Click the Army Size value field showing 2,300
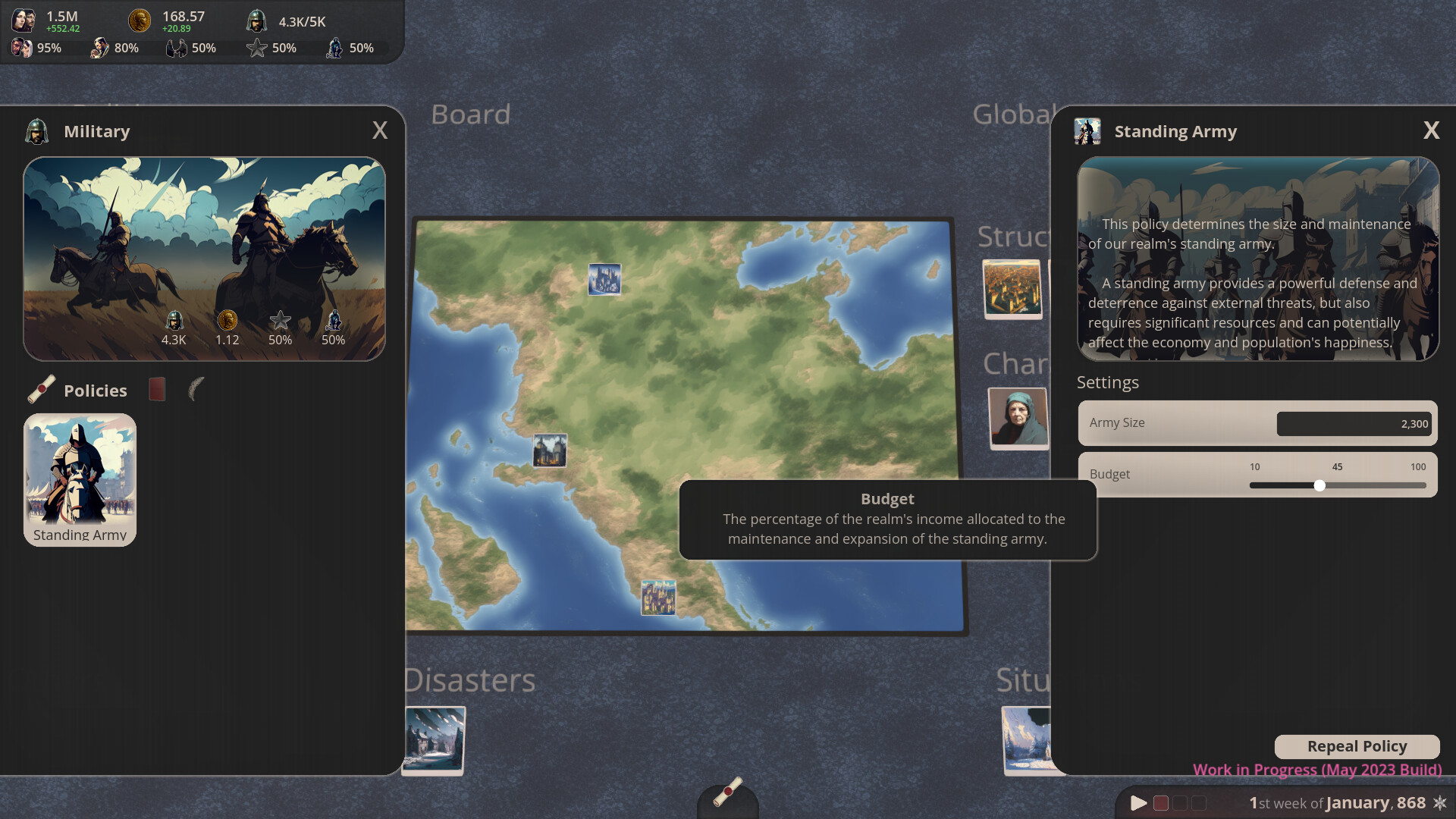The width and height of the screenshot is (1456, 819). [x=1354, y=424]
